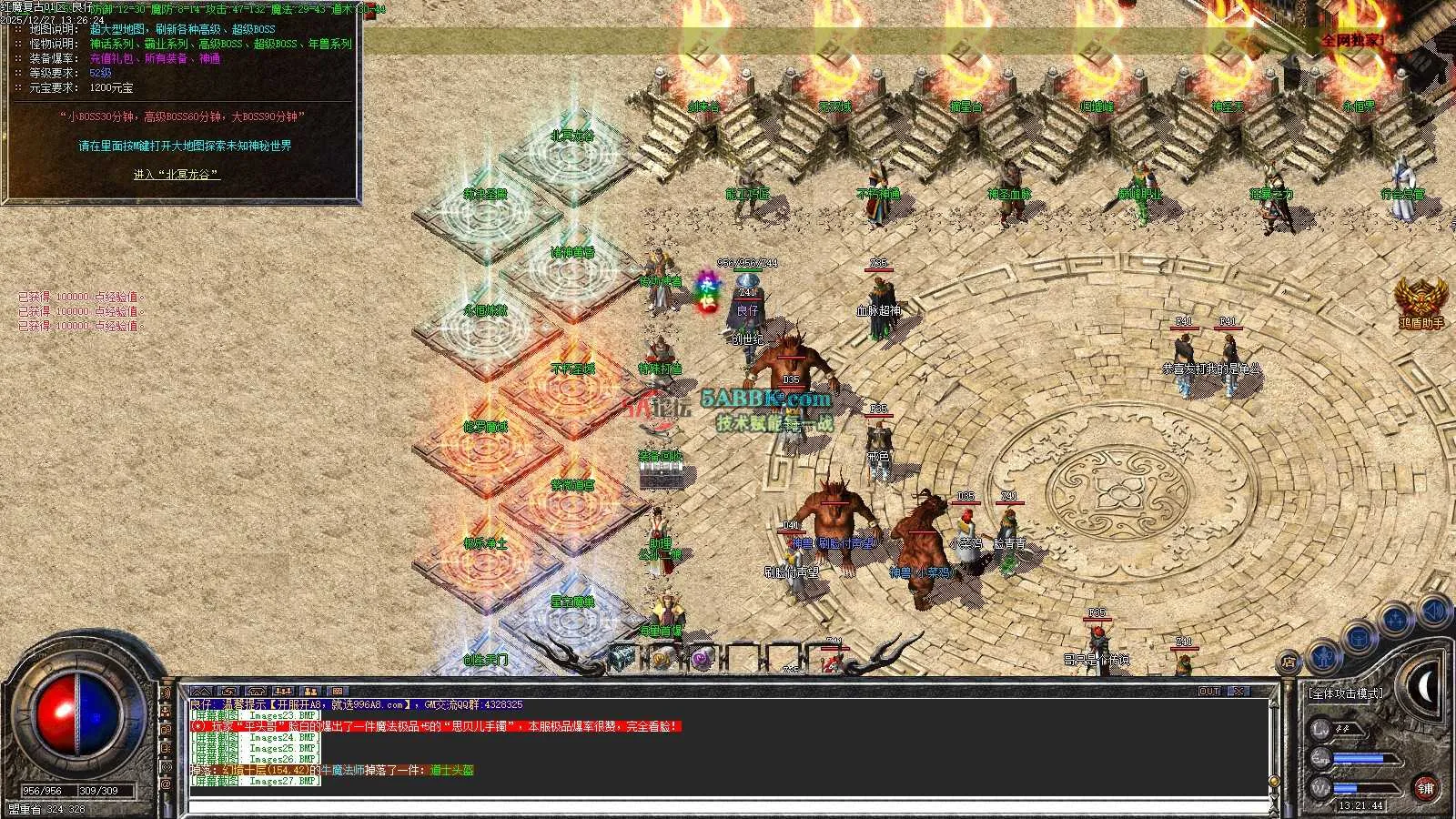Screen dimensions: 1456x819
Task: Click the first chat toolbar mountain icon
Action: pos(202,692)
